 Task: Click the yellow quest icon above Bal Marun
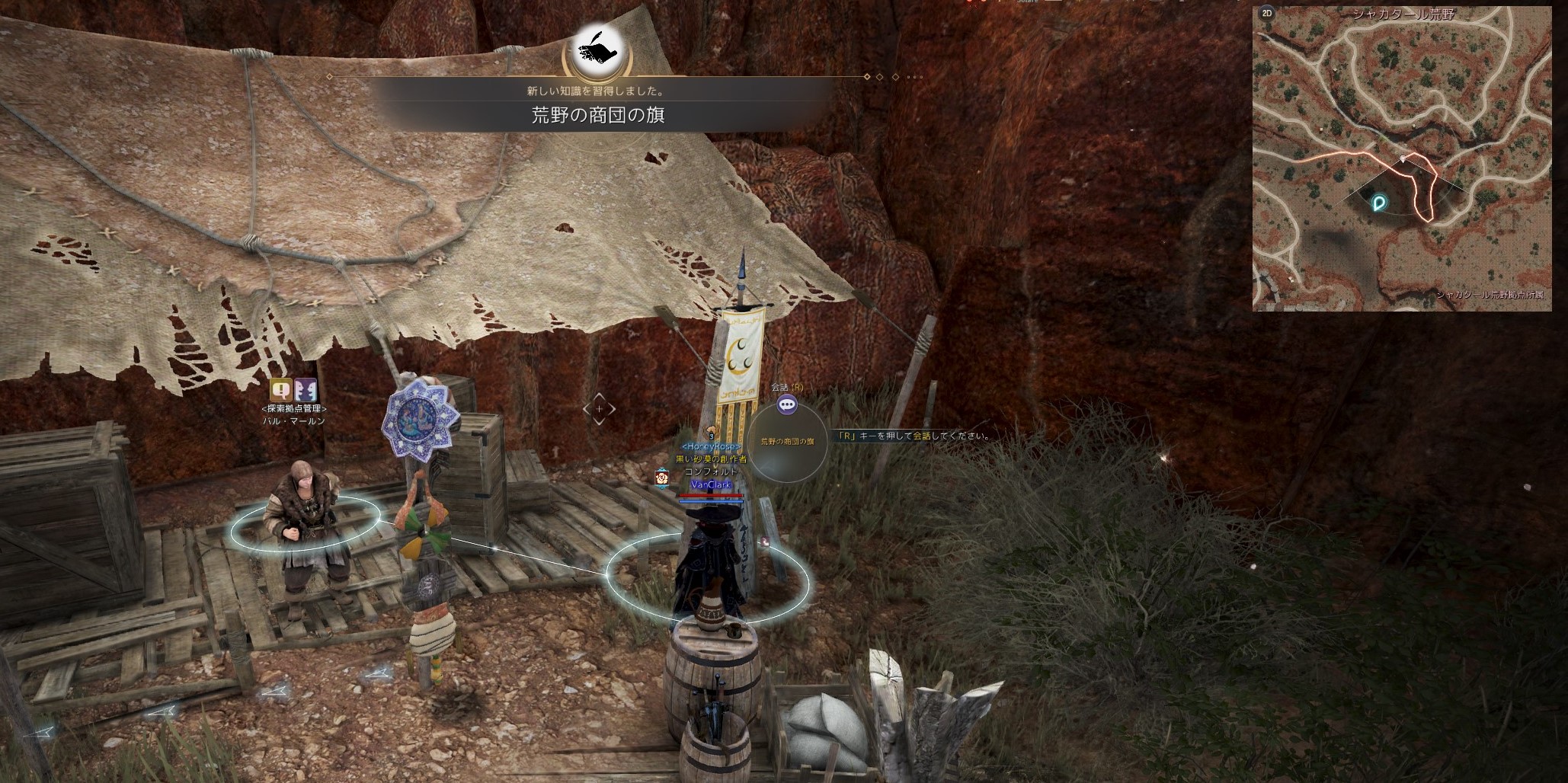[x=282, y=390]
